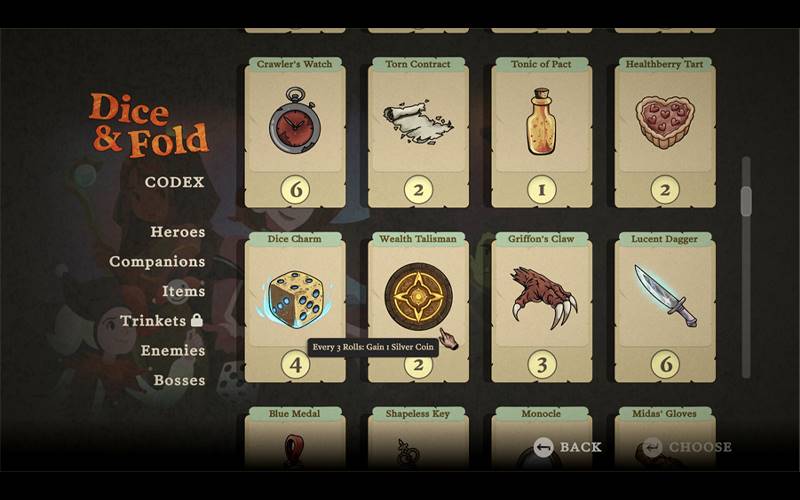800x500 pixels.
Task: Select the Crawler's Watch card
Action: pyautogui.click(x=294, y=130)
